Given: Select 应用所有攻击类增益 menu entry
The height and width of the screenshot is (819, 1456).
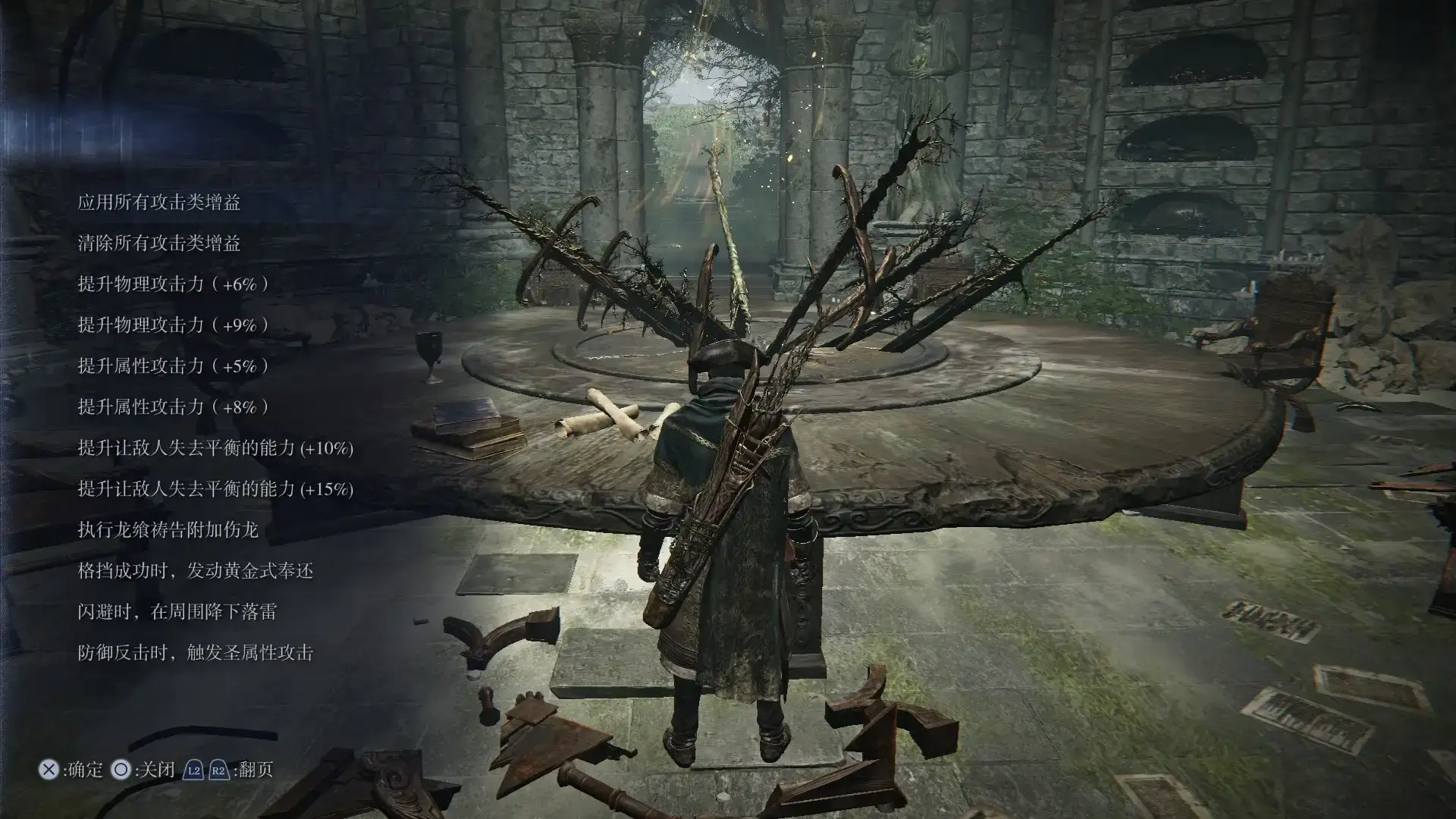Looking at the screenshot, I should 159,202.
